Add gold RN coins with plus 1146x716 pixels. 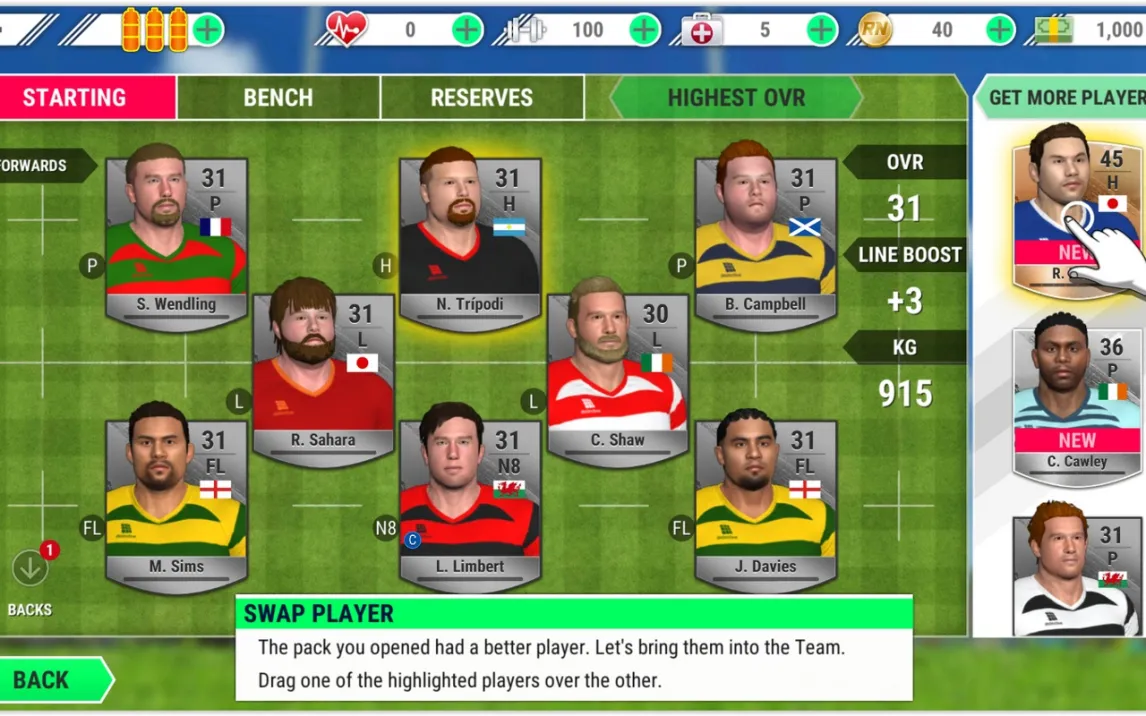click(x=1000, y=30)
